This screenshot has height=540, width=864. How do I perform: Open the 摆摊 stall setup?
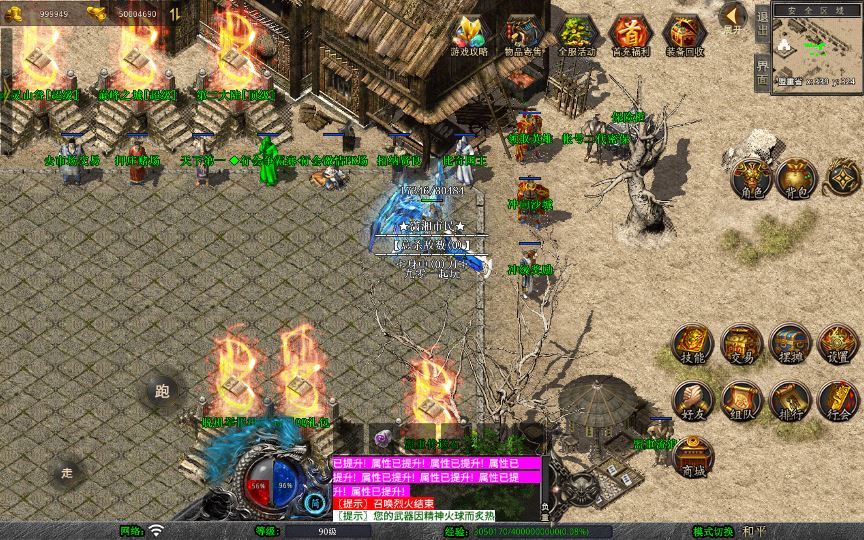[790, 344]
